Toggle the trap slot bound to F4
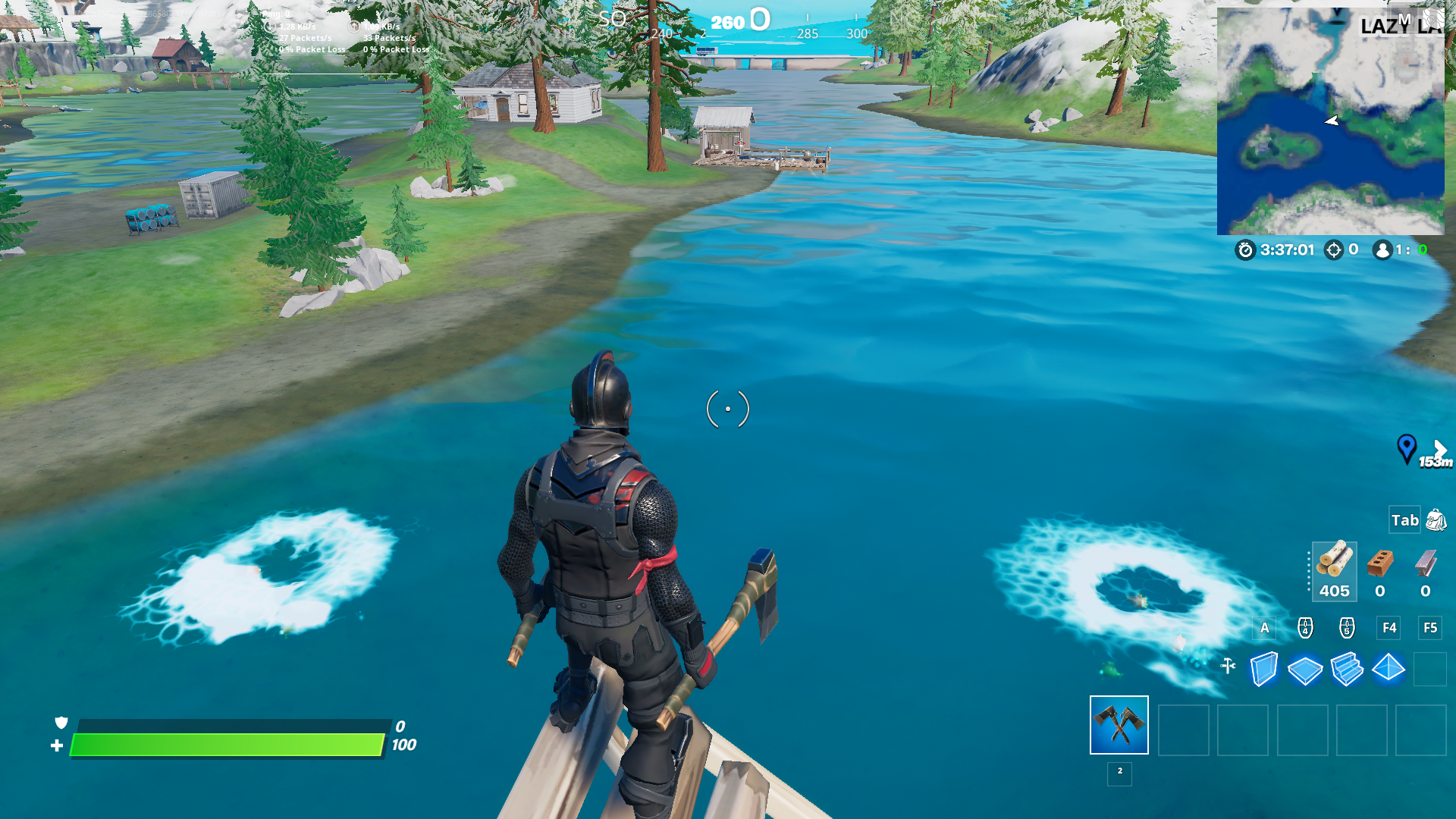This screenshot has width=1456, height=819. [x=1389, y=628]
